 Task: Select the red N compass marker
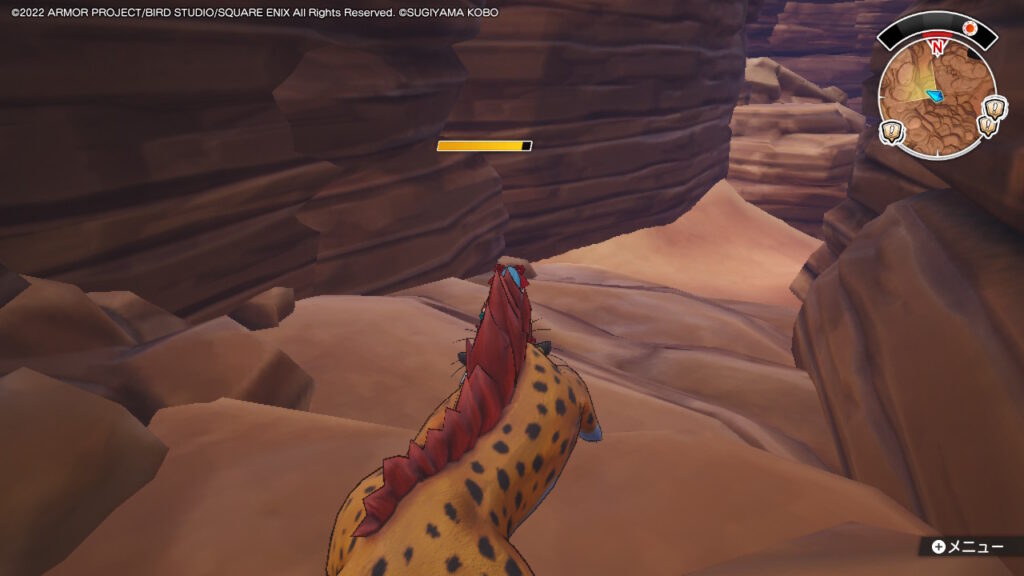click(937, 46)
